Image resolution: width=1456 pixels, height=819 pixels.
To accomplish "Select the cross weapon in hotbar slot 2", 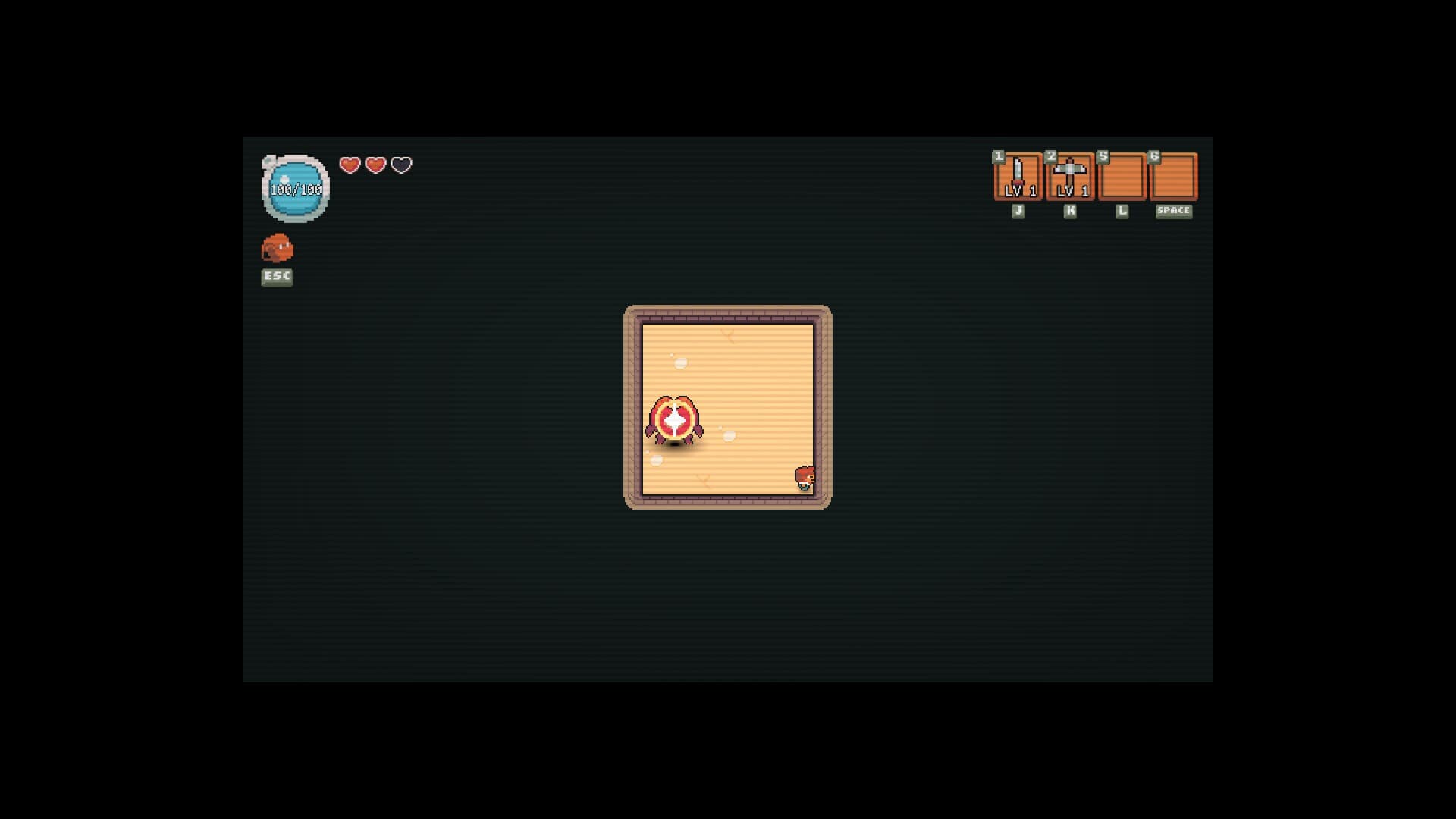I will click(1070, 177).
